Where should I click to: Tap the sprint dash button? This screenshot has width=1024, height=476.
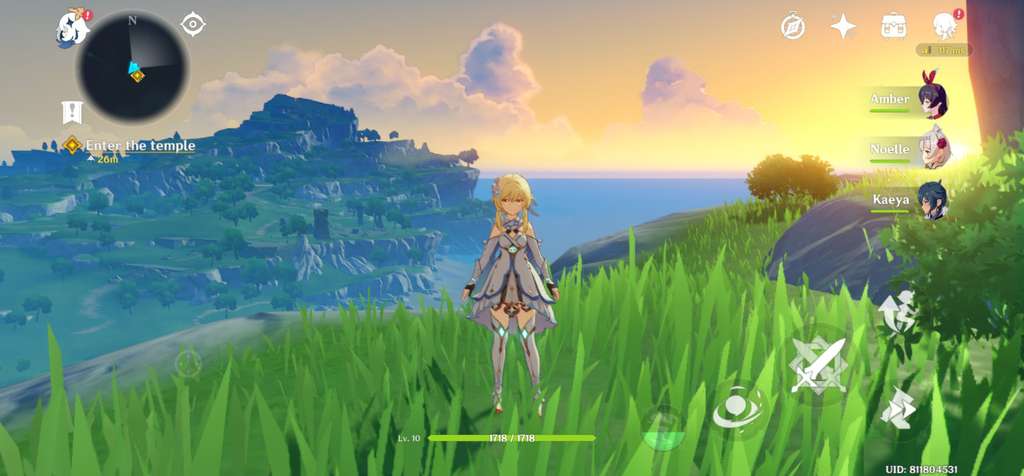click(896, 409)
